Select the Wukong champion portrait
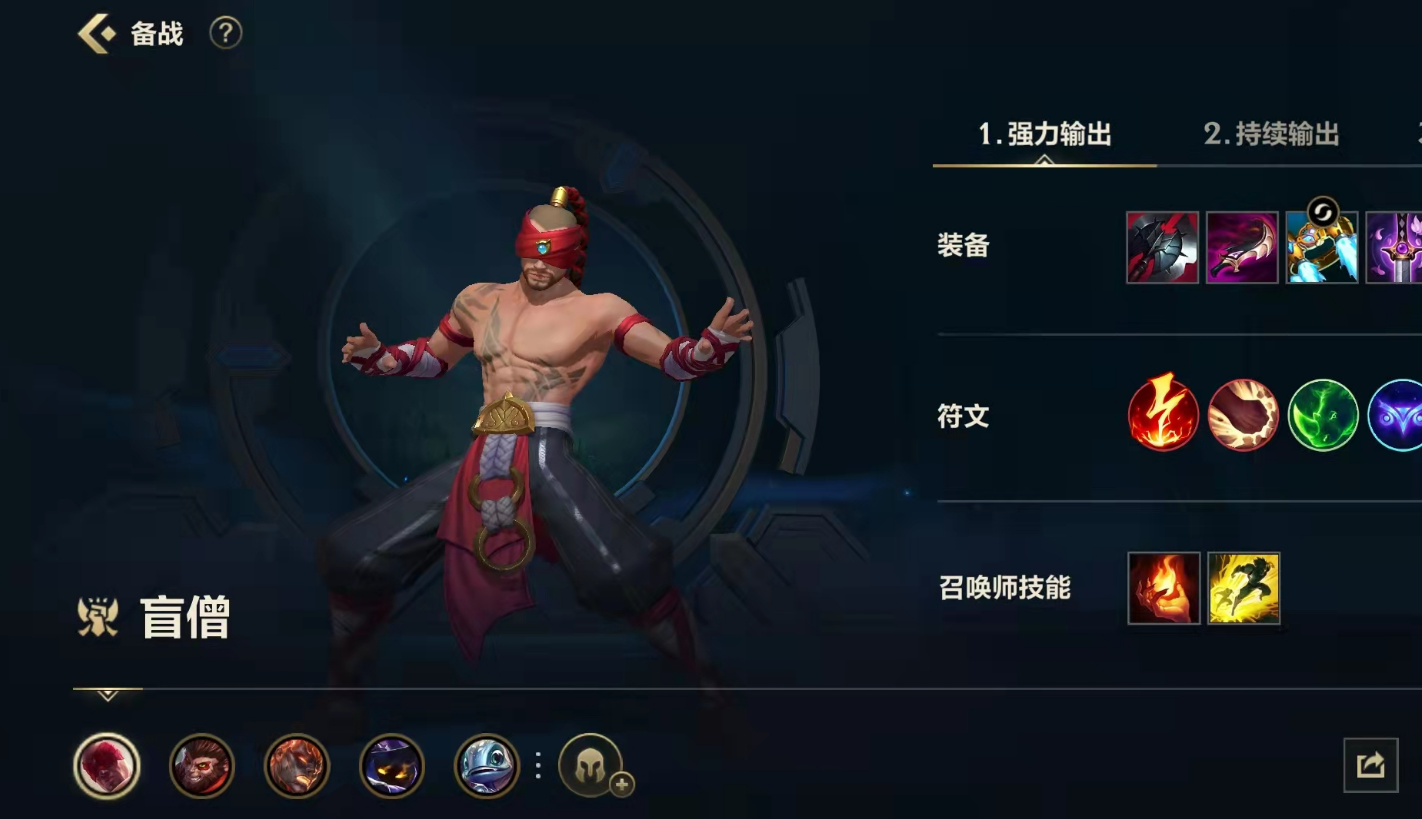 (201, 766)
